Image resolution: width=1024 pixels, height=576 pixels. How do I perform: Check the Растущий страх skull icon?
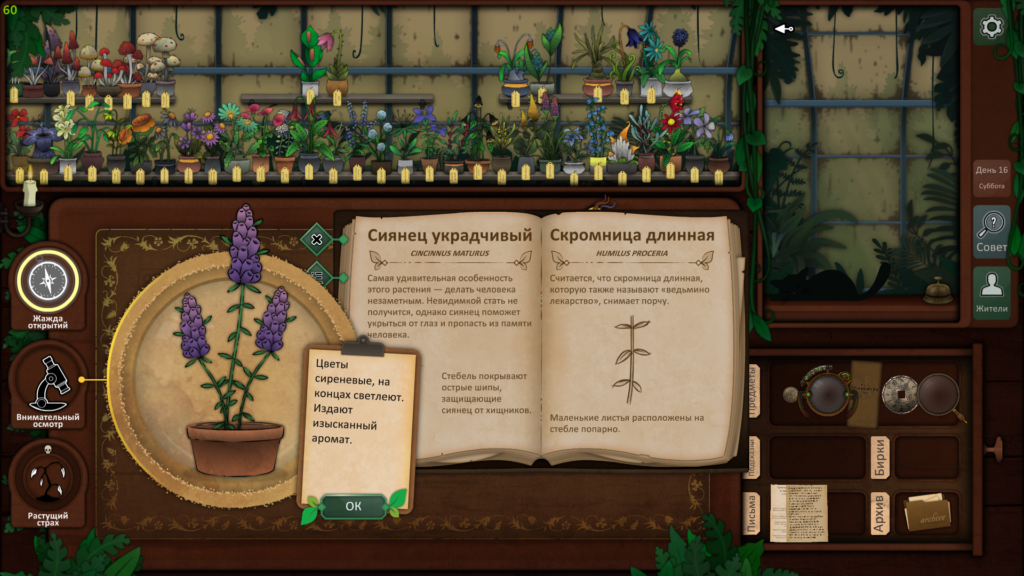[47, 480]
